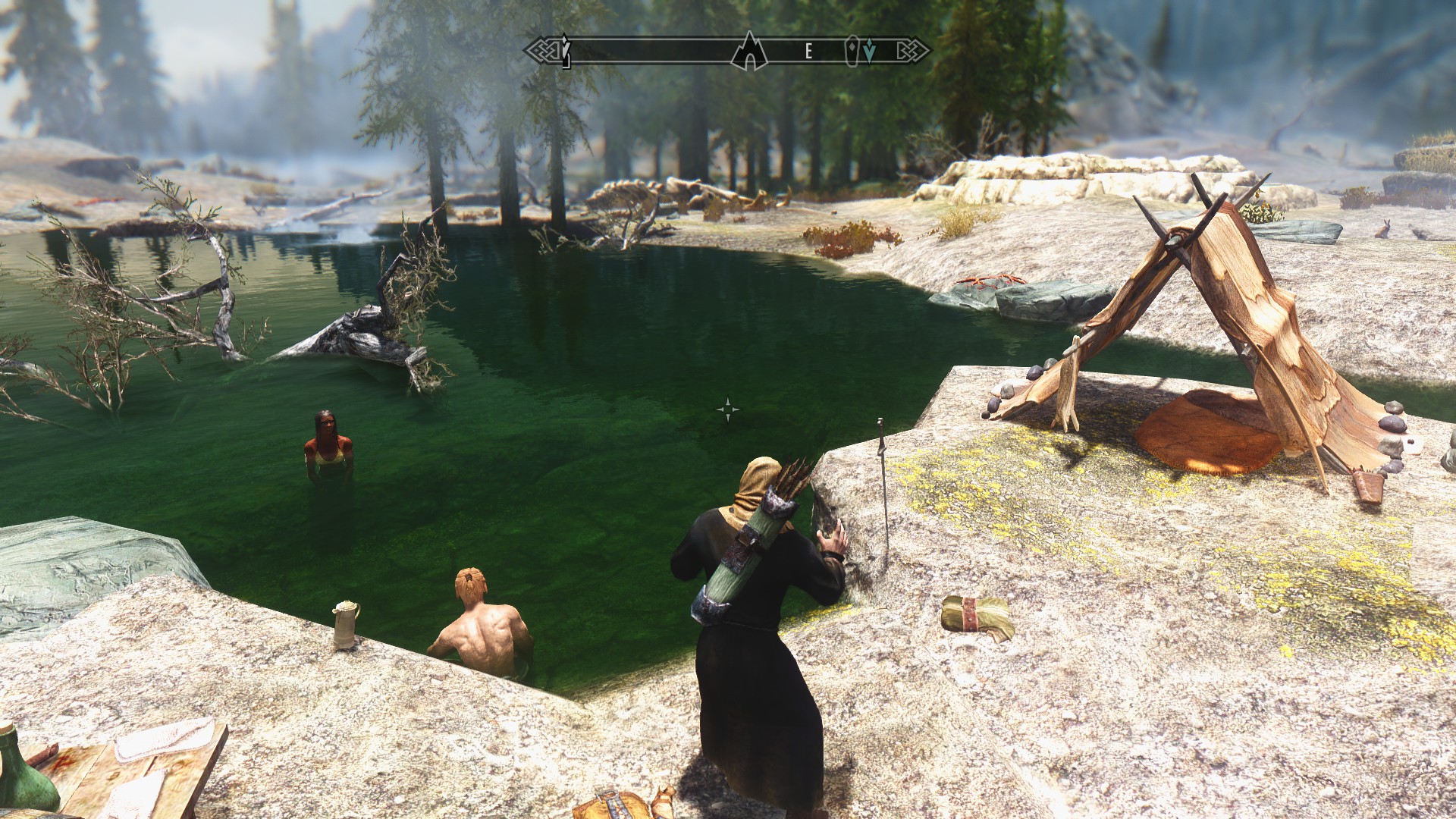This screenshot has height=819, width=1456.
Task: Select the marker at the compass's left edge
Action: point(565,51)
